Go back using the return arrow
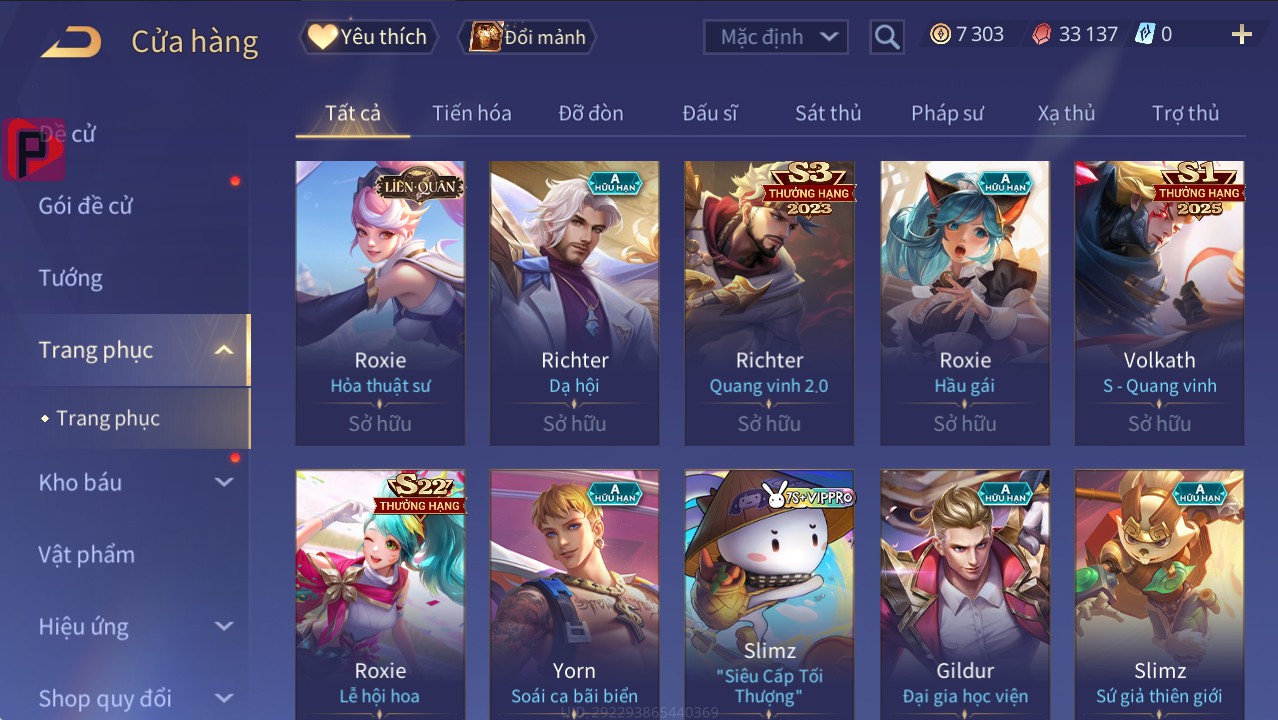Screen dimensions: 1278x720 click(71, 41)
